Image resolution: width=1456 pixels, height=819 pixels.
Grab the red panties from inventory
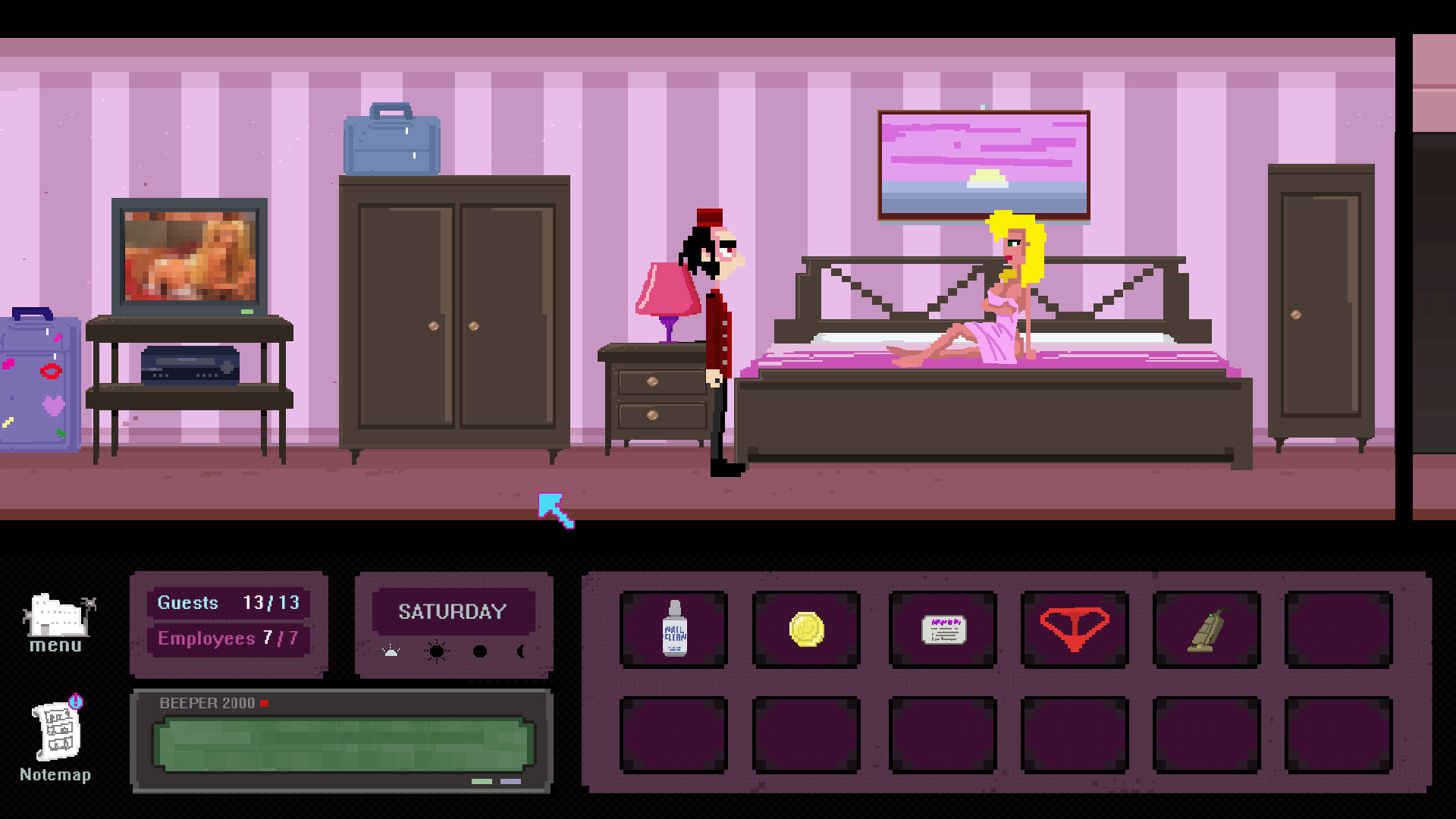[1075, 629]
